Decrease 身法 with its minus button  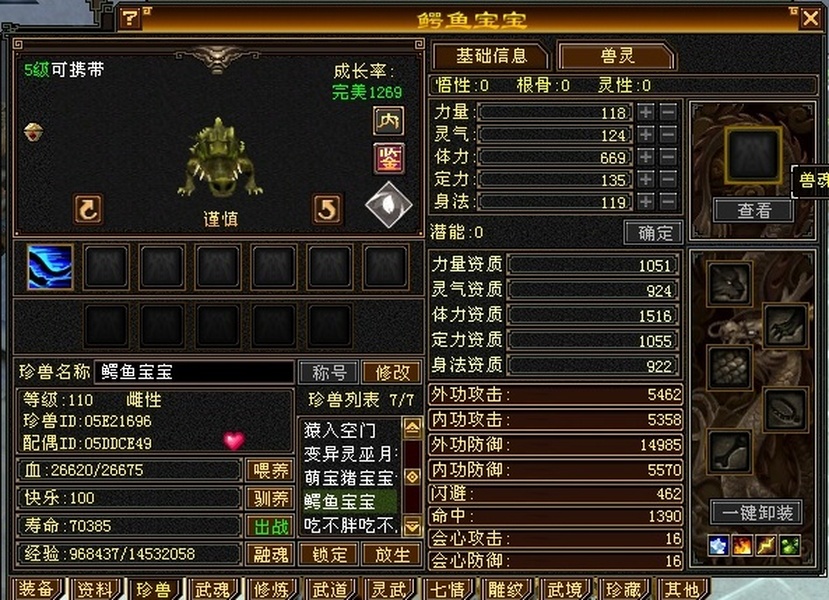pyautogui.click(x=668, y=201)
